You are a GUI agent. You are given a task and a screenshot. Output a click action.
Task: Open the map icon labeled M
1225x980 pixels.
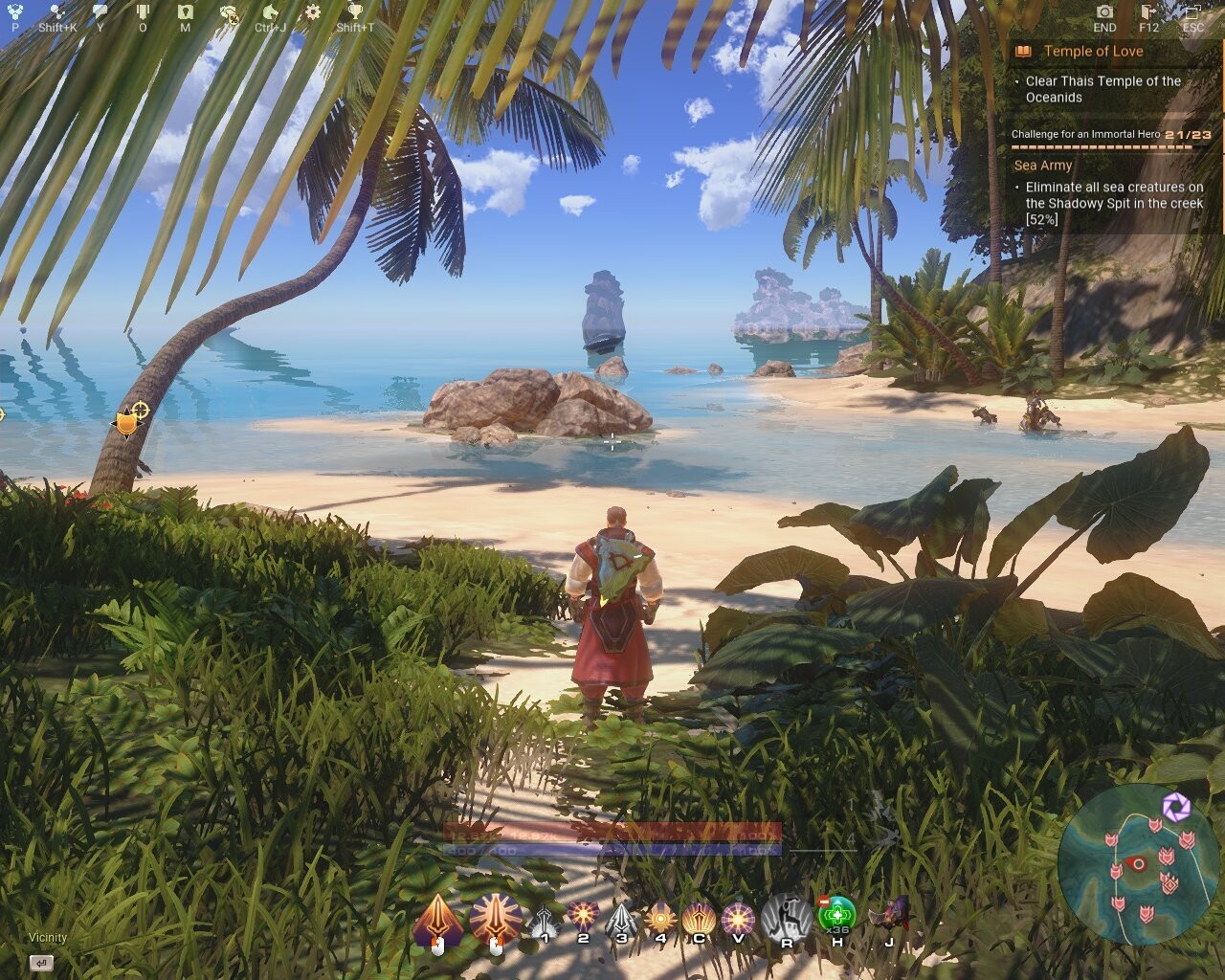pos(185,12)
